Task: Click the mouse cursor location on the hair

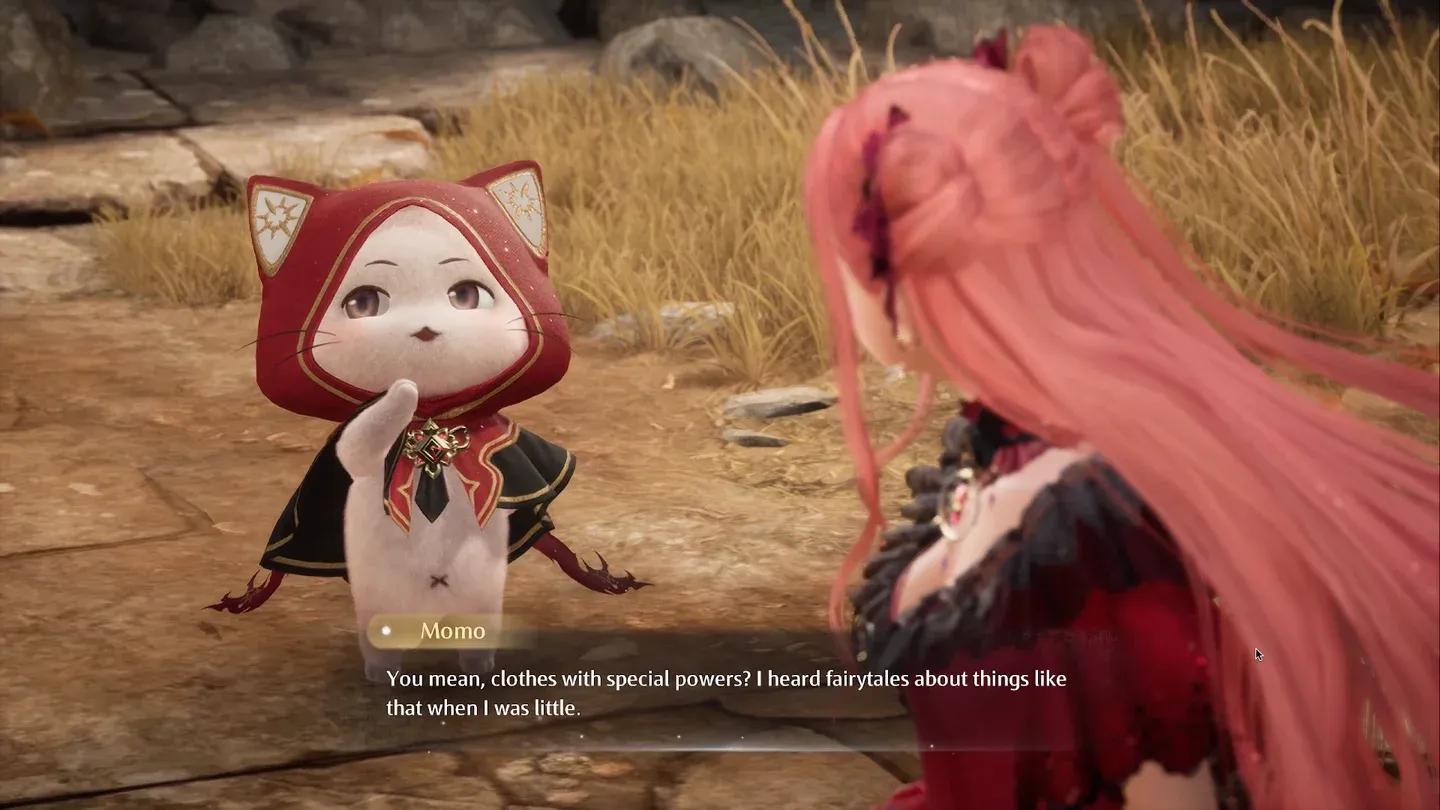Action: [x=1258, y=653]
